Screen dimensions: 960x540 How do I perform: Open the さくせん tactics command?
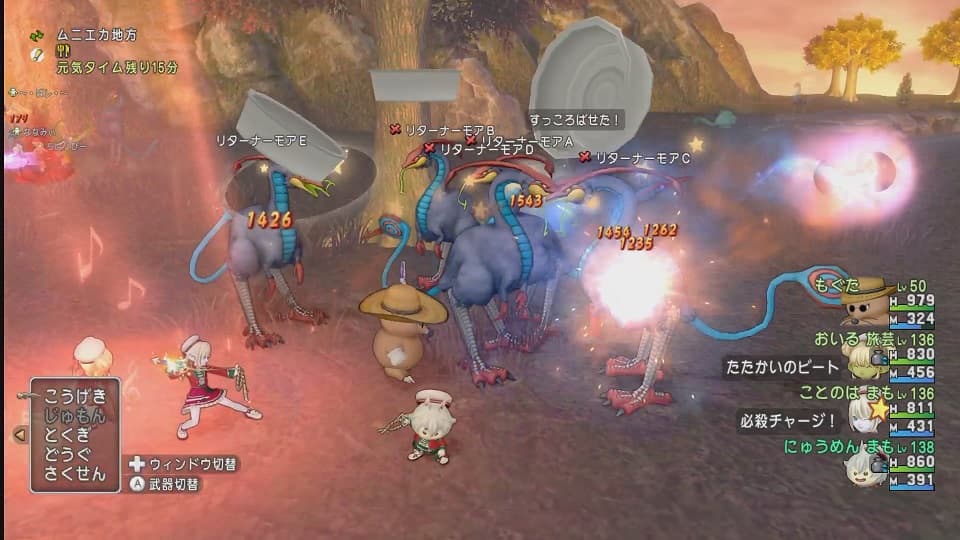click(75, 475)
